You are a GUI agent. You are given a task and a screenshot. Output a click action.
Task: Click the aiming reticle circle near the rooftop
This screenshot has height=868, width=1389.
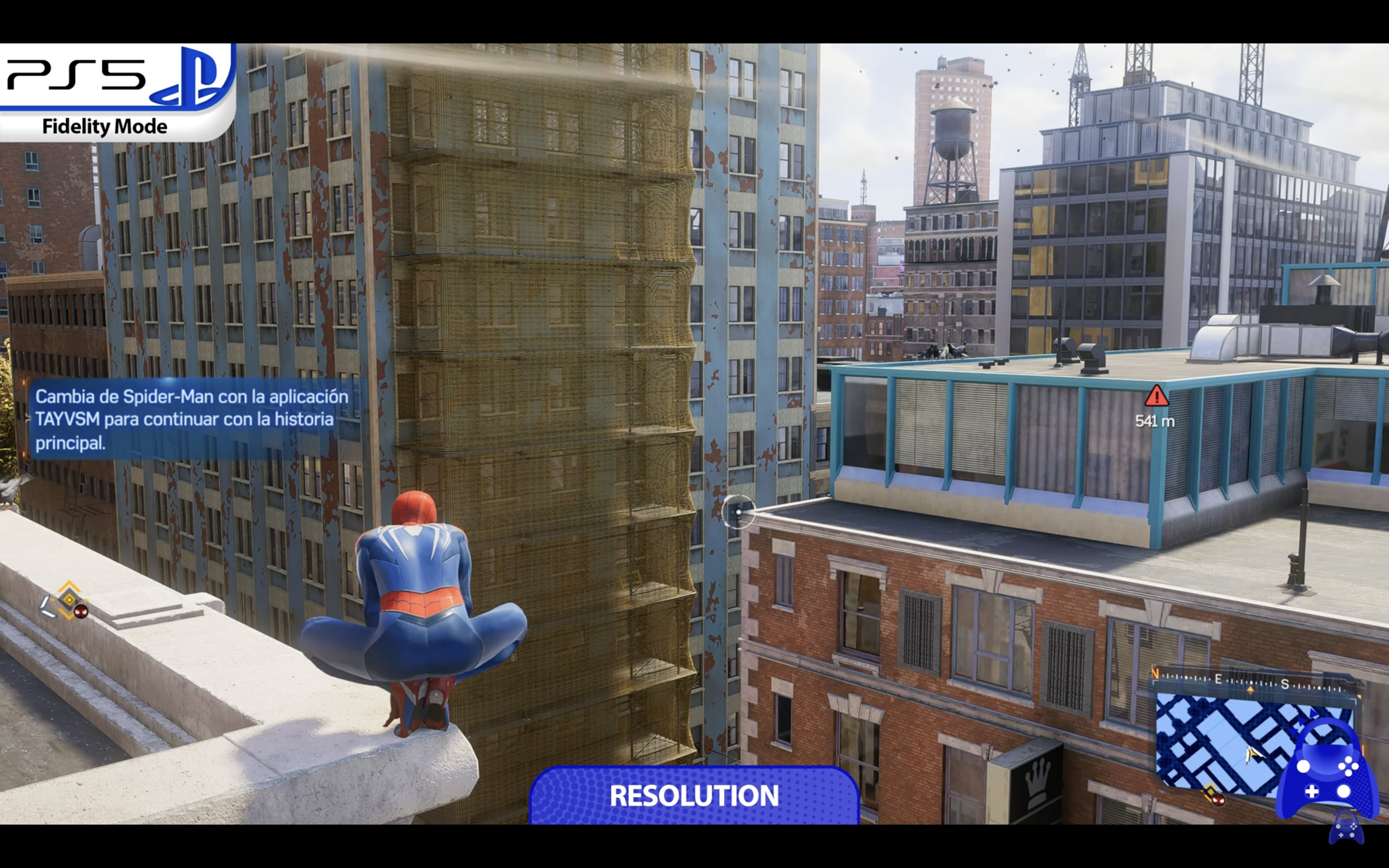(x=739, y=513)
